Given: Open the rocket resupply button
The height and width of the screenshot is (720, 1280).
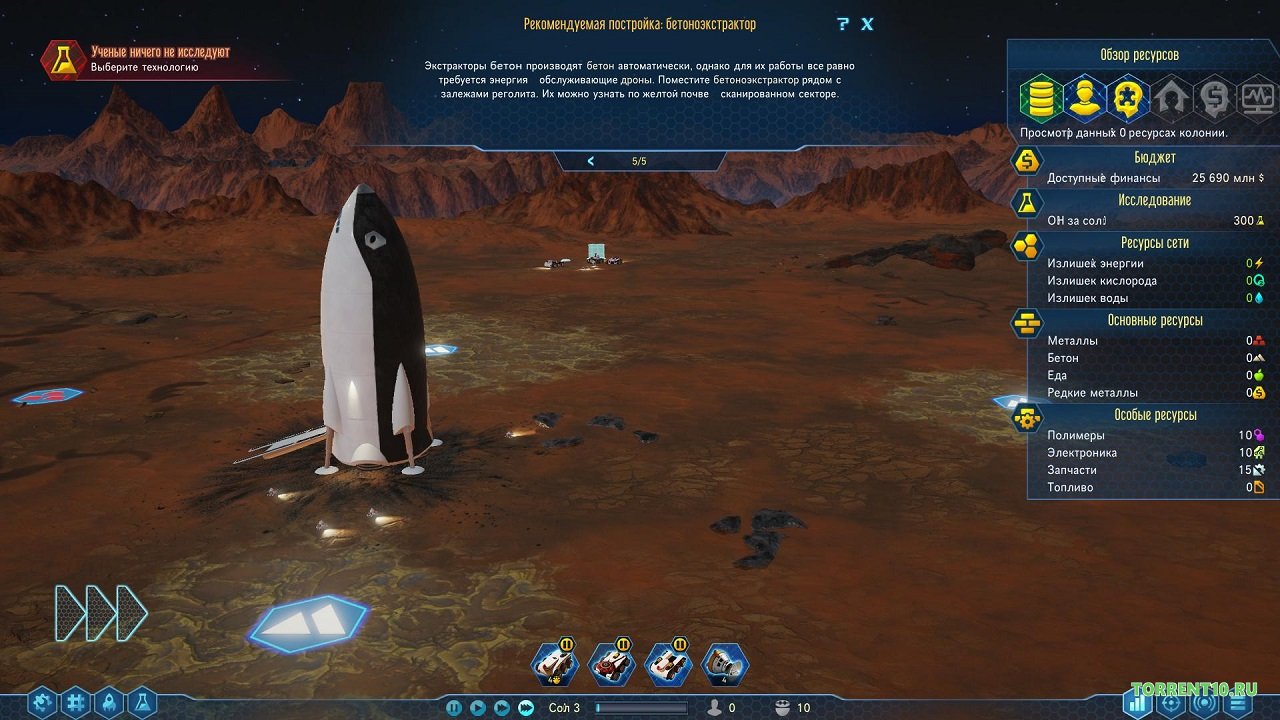Looking at the screenshot, I should pyautogui.click(x=108, y=702).
